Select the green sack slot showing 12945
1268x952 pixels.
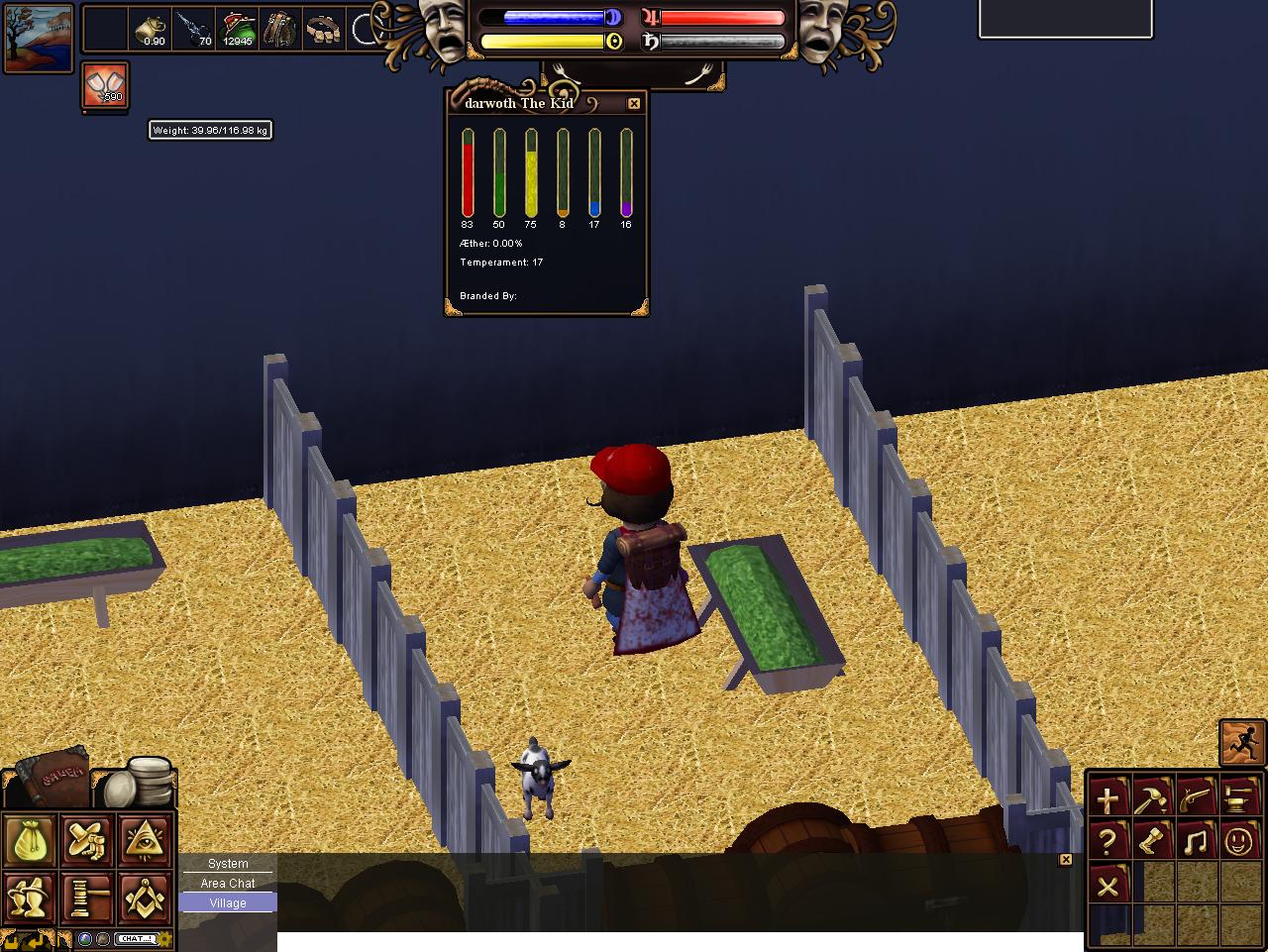(238, 30)
